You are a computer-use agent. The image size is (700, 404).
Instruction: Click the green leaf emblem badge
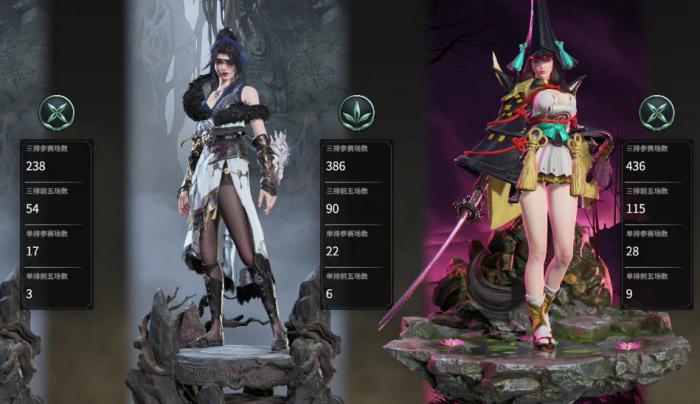point(356,113)
